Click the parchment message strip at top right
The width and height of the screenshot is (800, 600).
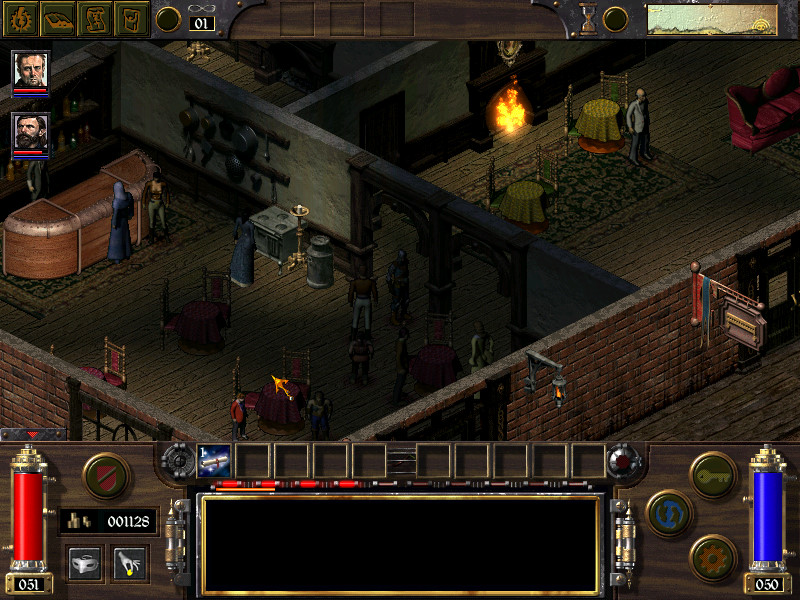coord(712,20)
